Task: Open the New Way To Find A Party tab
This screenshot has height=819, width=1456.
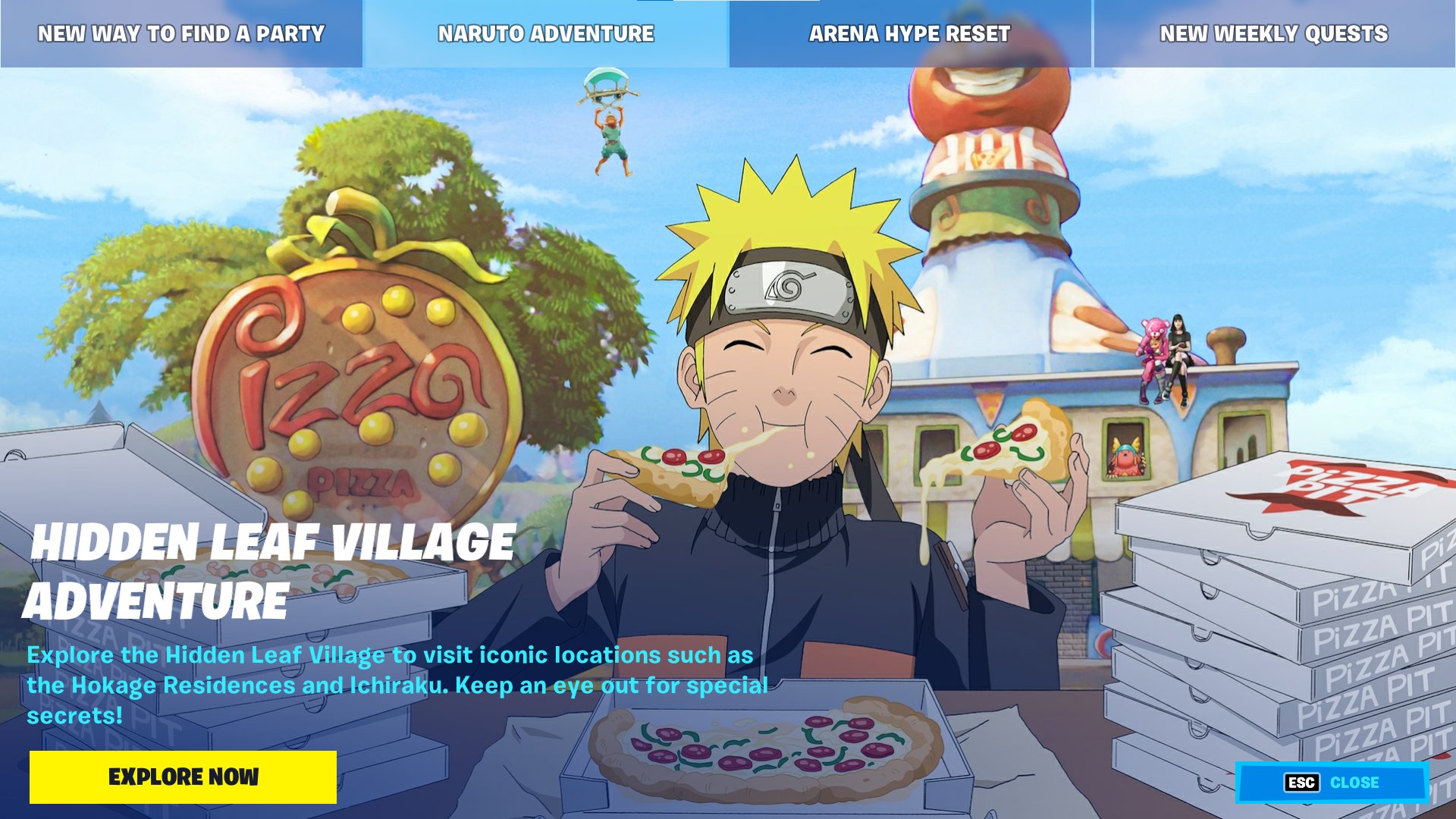Action: 181,33
